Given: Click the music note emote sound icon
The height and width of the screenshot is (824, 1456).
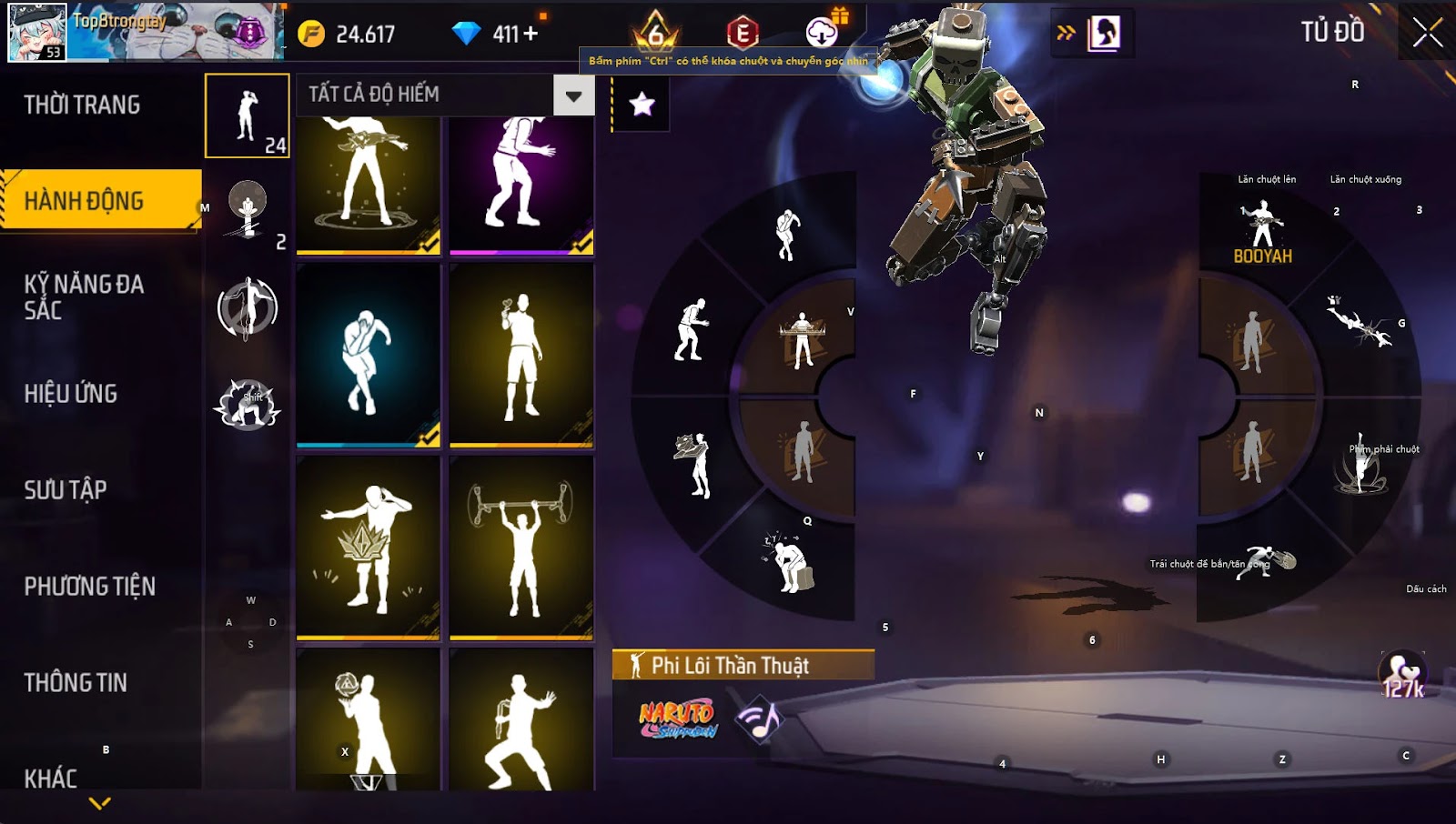Looking at the screenshot, I should pyautogui.click(x=760, y=720).
